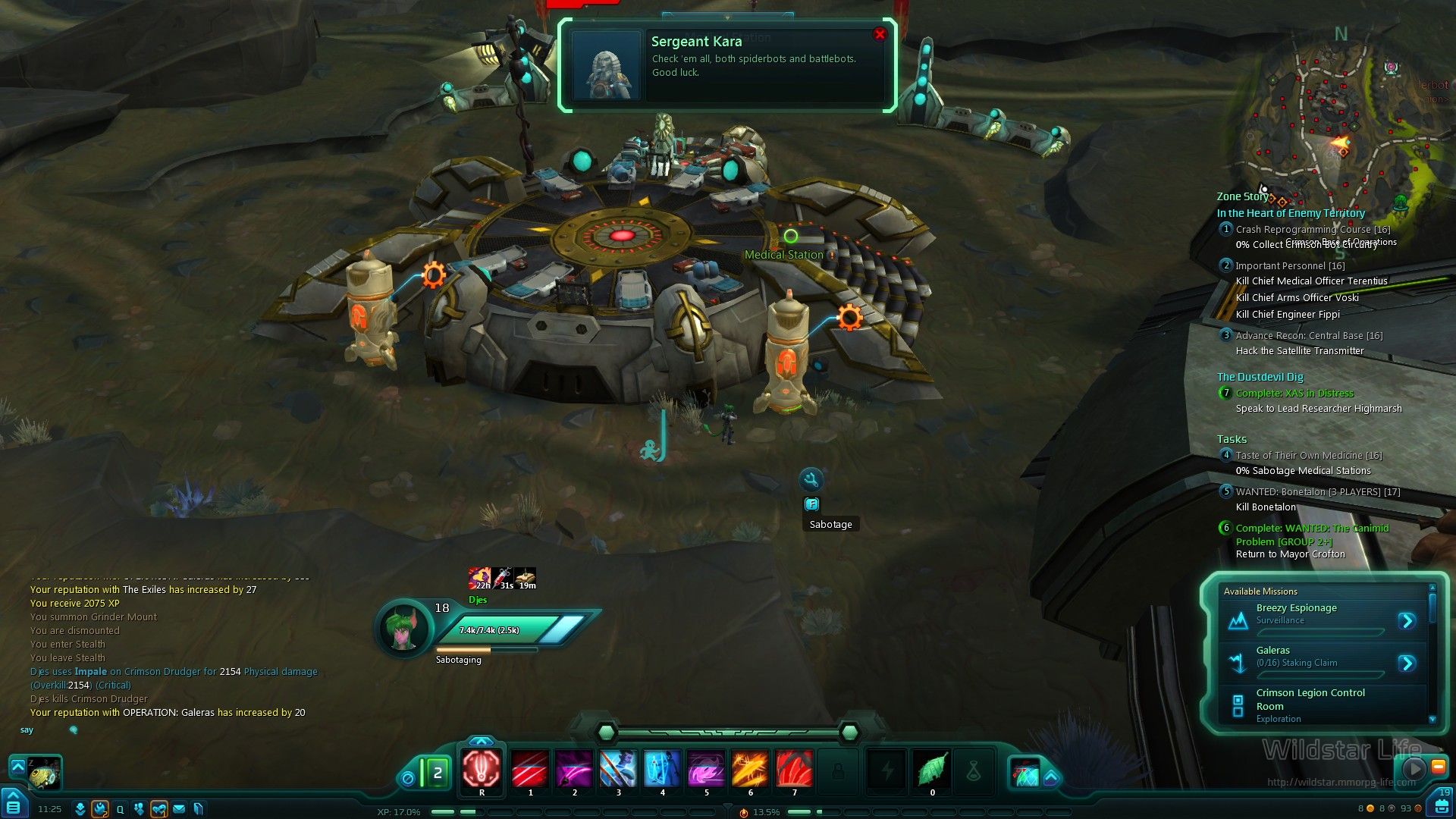1456x819 pixels.
Task: Activate the purple slash ability in slot 2
Action: coord(574,770)
